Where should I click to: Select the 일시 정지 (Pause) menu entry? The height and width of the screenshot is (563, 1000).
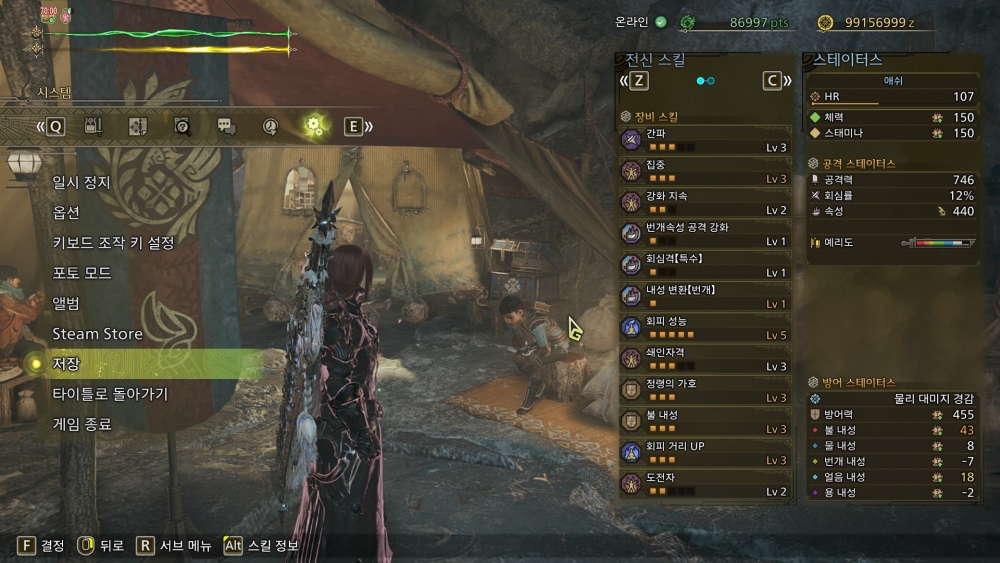coord(82,183)
